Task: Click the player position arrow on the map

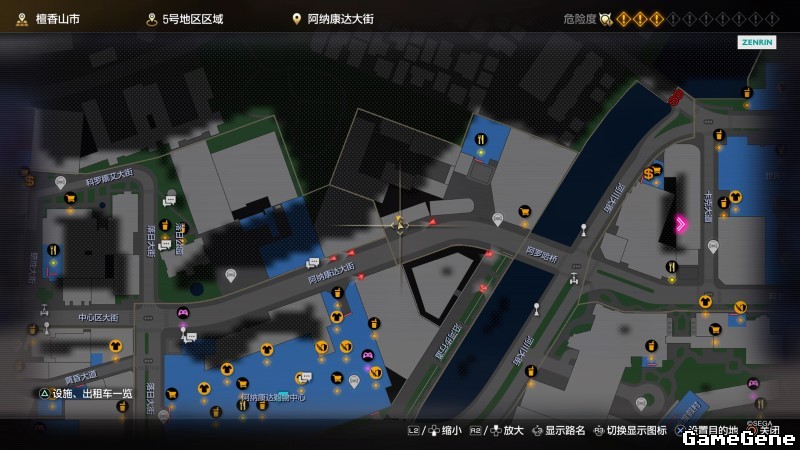Action: point(400,226)
